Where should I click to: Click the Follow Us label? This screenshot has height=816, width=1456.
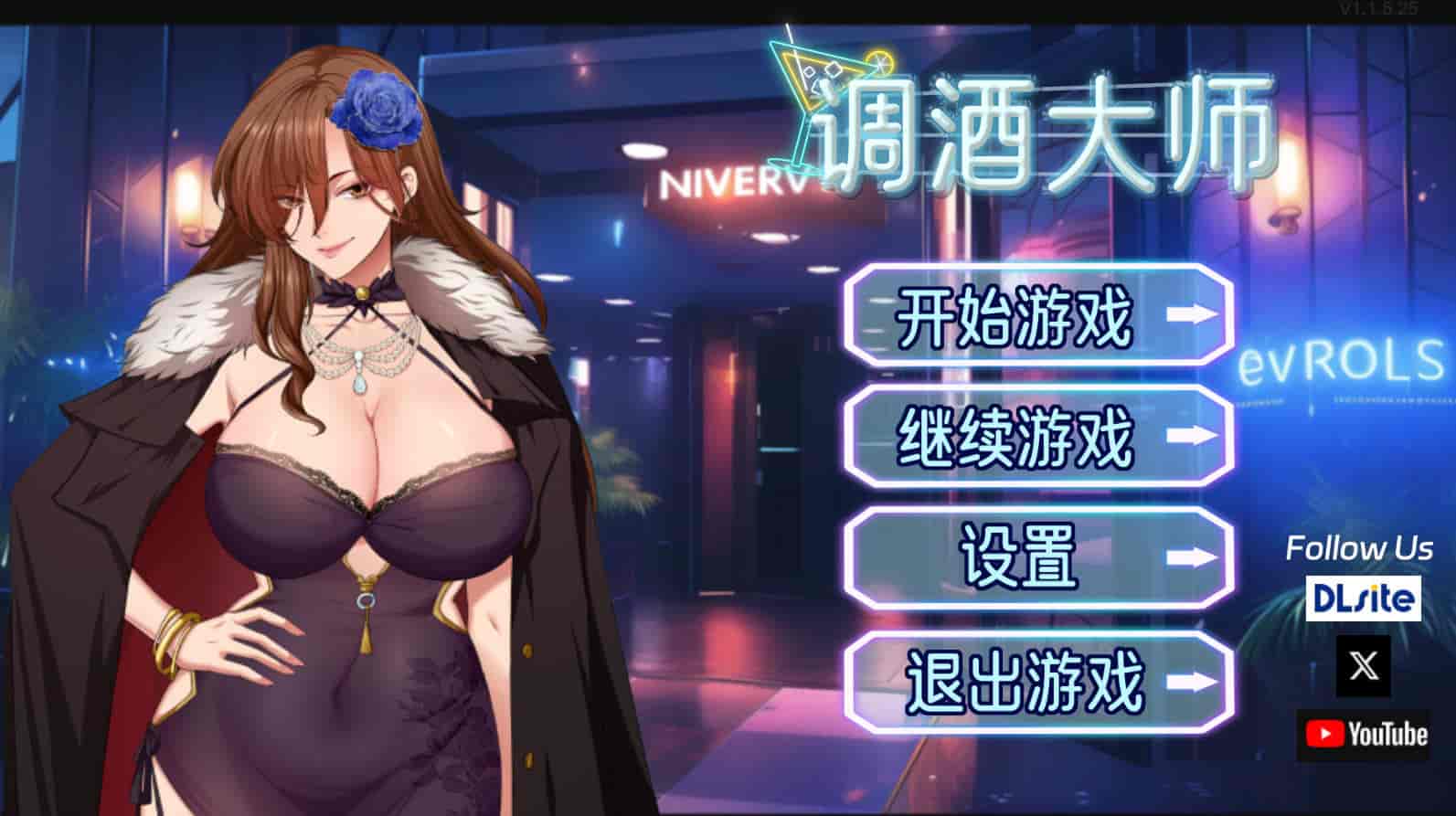1360,547
